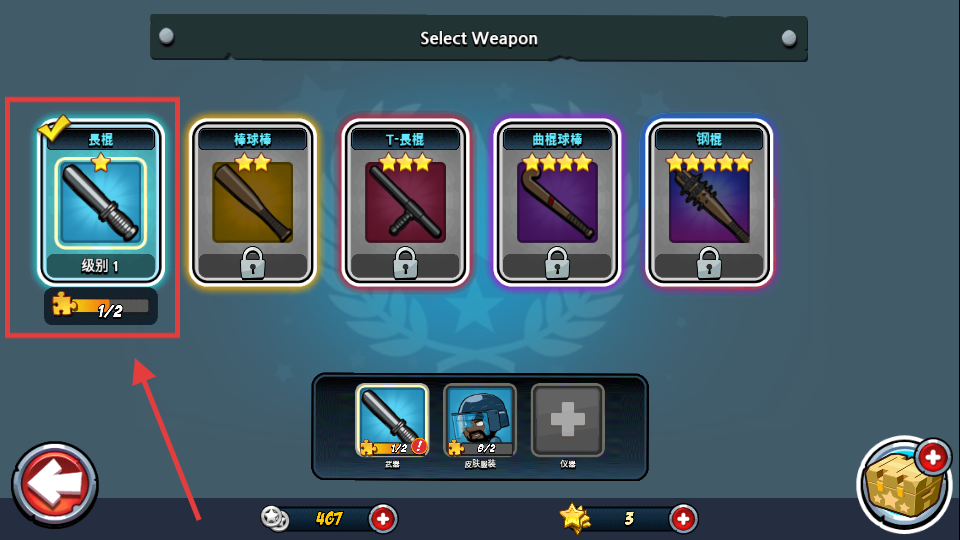
Task: Go back with the red arrow button
Action: click(55, 484)
